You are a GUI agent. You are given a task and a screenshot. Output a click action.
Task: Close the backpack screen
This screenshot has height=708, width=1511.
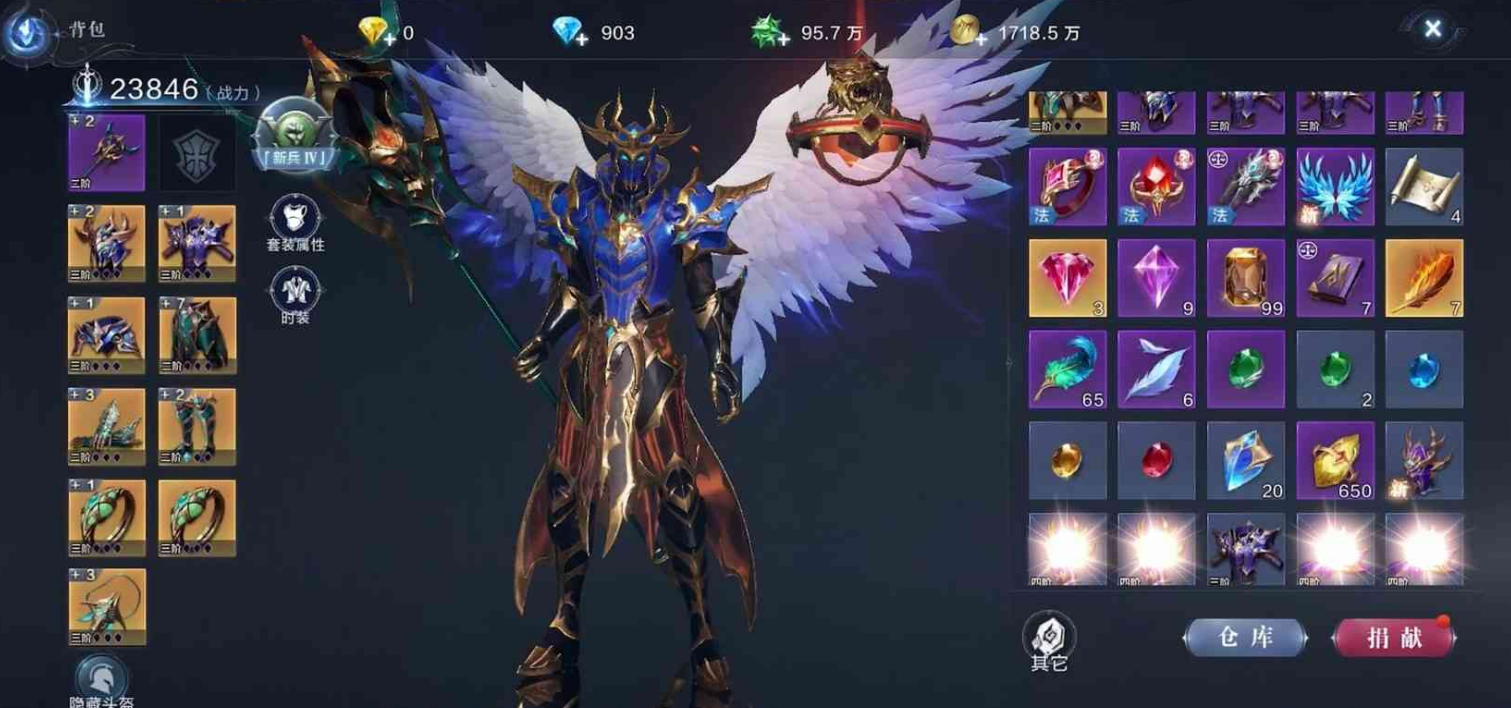1432,29
